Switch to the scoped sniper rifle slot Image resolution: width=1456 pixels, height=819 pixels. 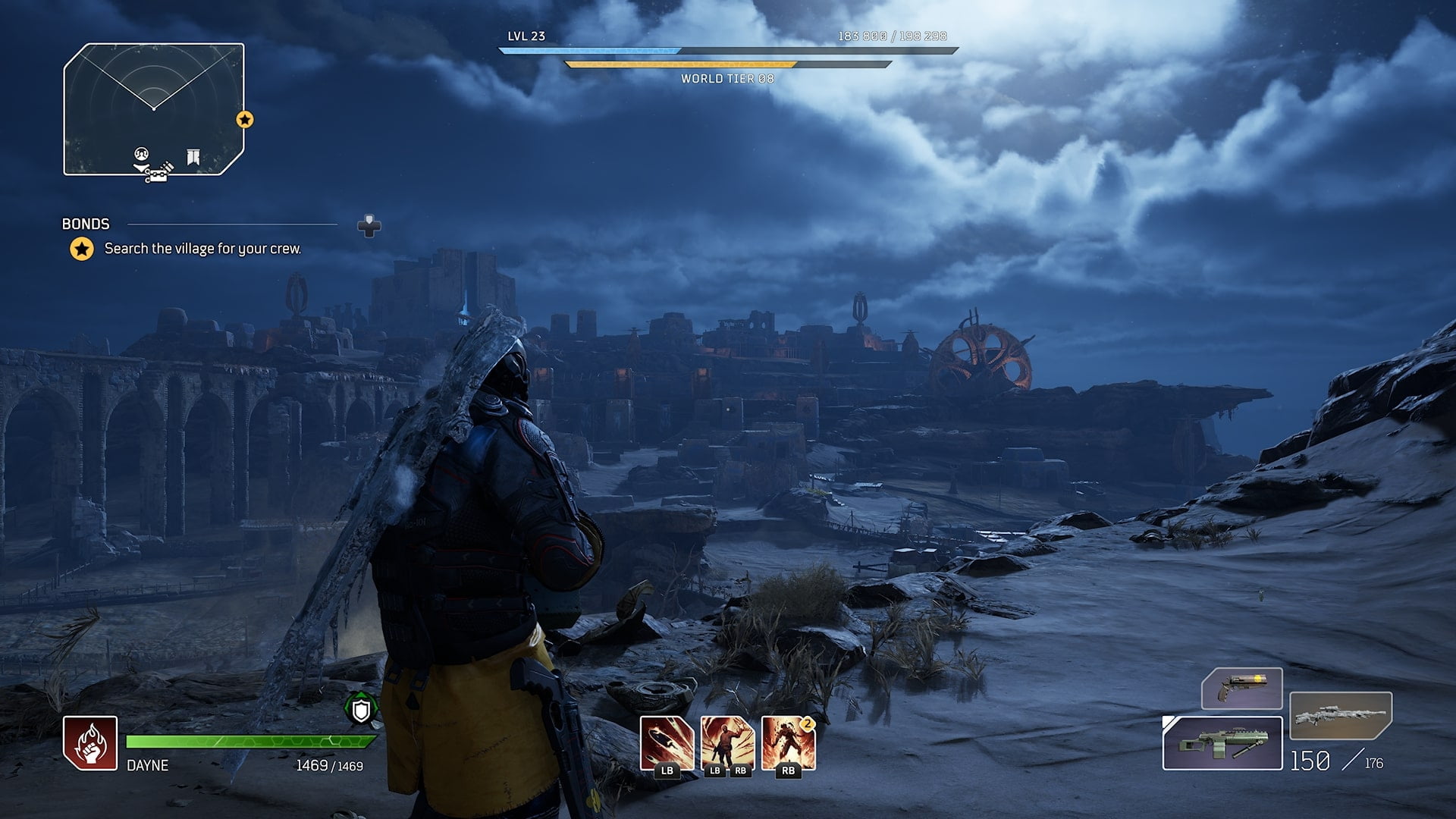point(1340,716)
